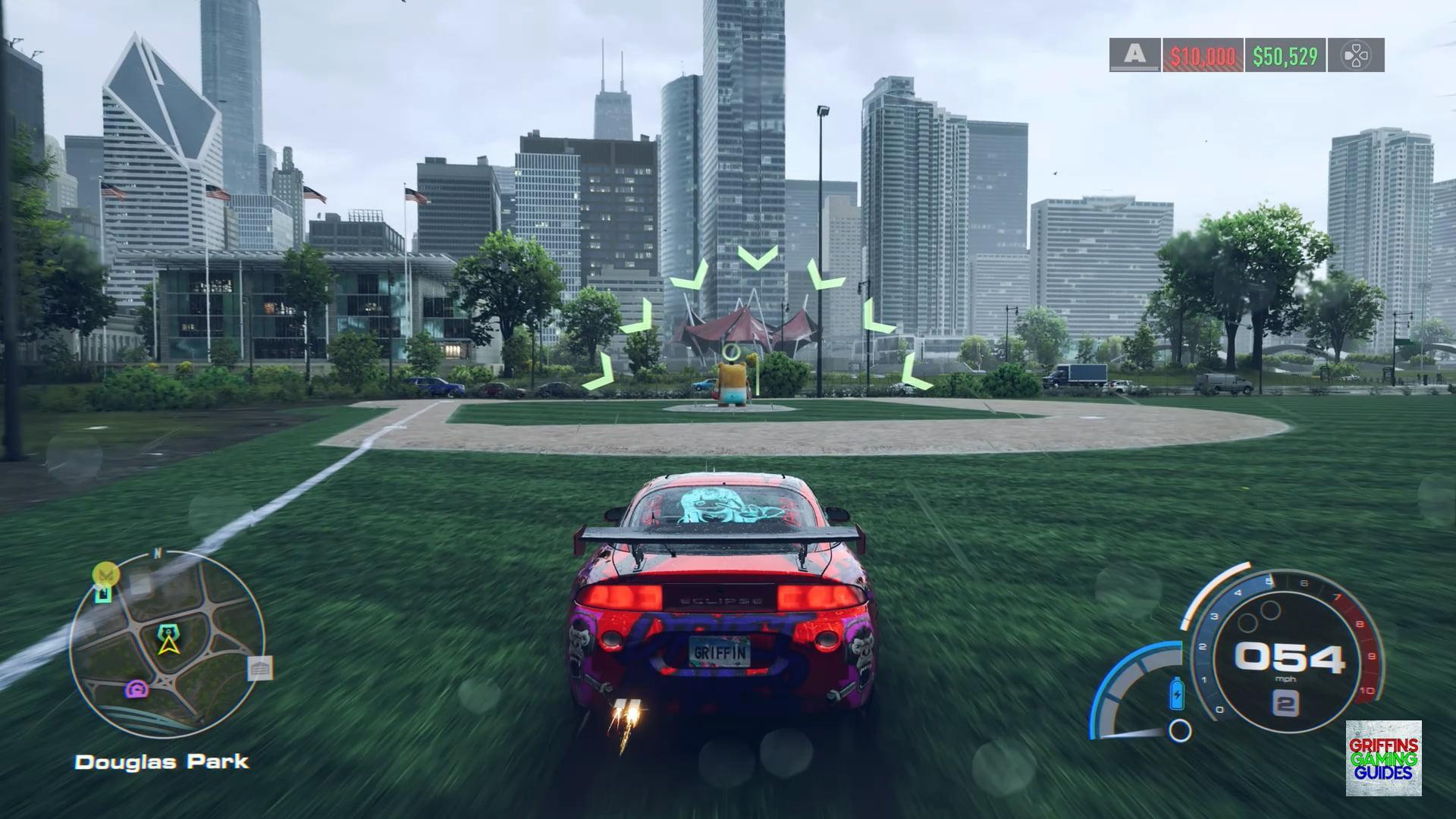This screenshot has width=1456, height=819.
Task: Click the blue nitrous bottle icon
Action: pos(1177,692)
